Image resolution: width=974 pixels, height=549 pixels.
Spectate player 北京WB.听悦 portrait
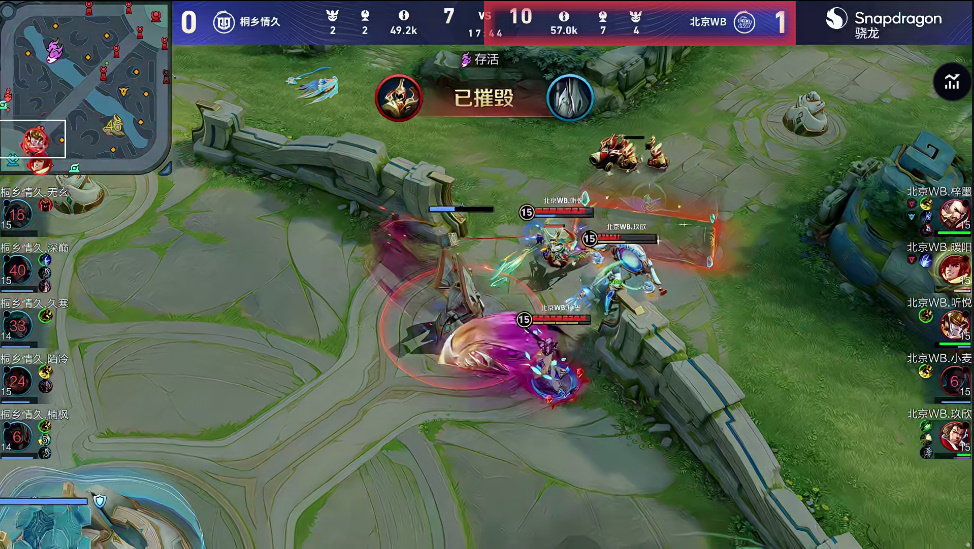tap(955, 325)
